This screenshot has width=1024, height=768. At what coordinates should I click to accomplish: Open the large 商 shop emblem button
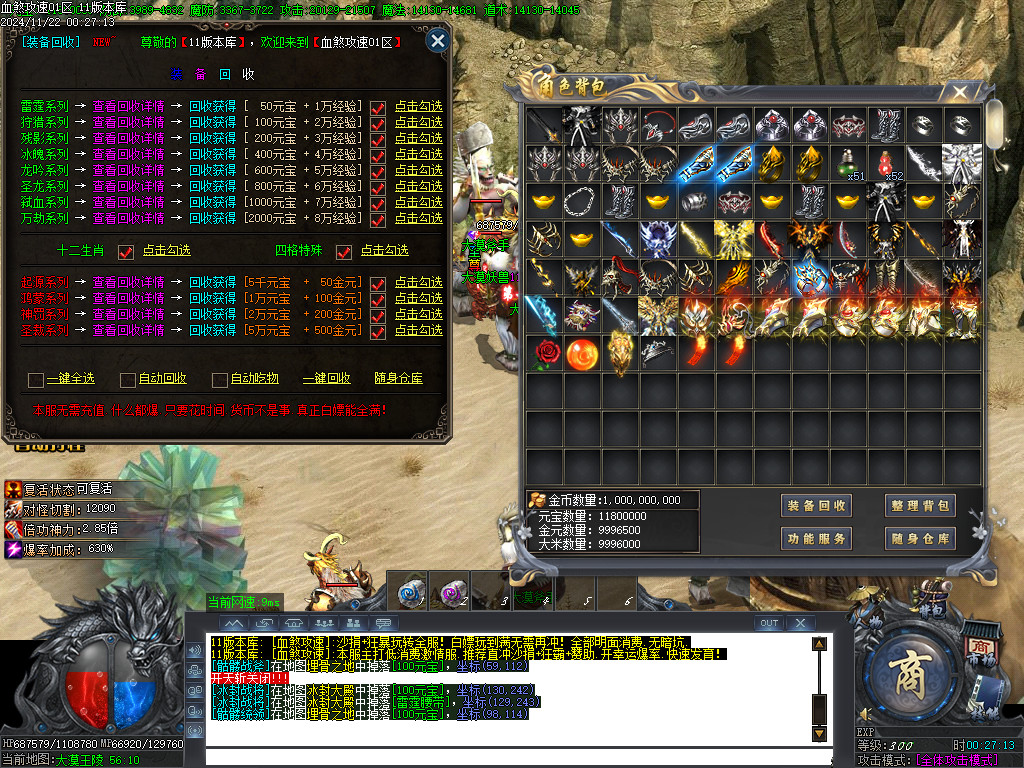coord(908,669)
